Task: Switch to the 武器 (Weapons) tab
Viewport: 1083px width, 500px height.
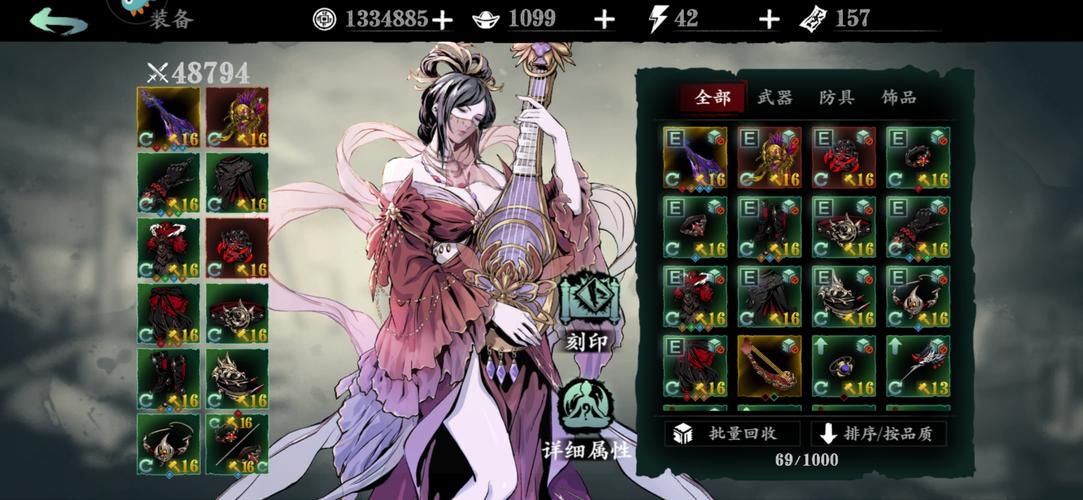Action: pos(774,98)
